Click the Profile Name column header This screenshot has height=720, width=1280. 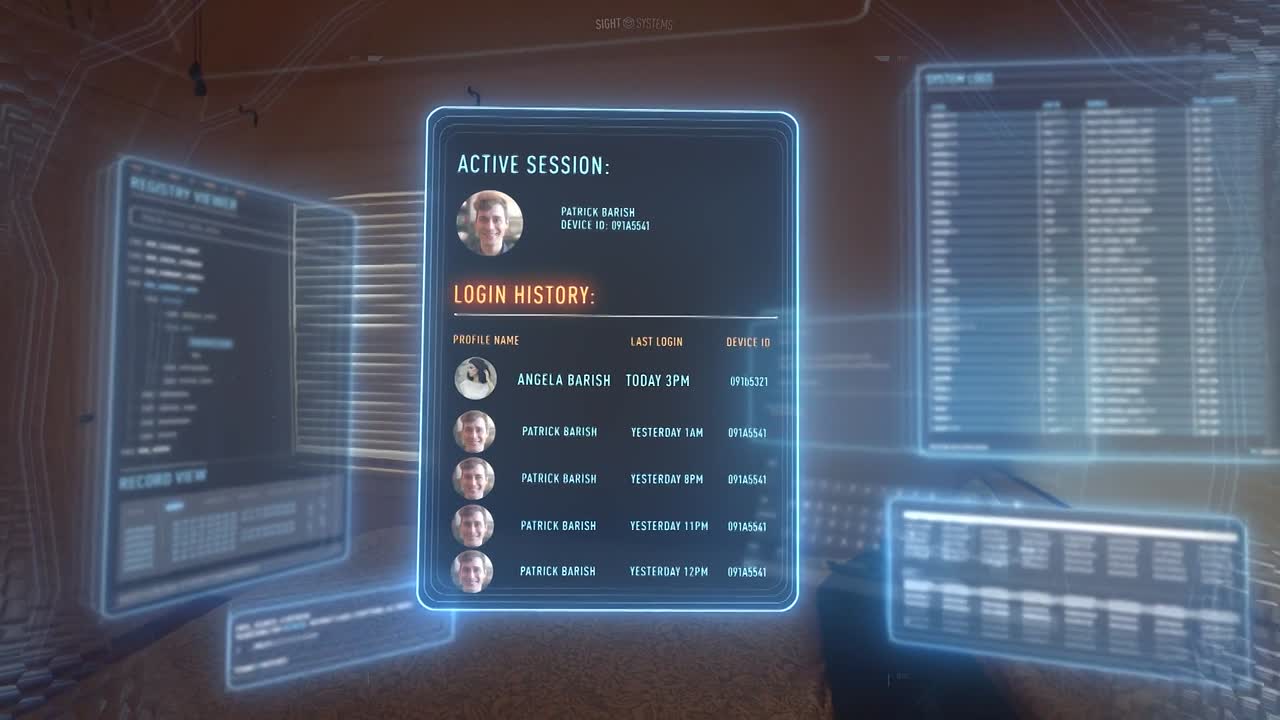tap(486, 340)
